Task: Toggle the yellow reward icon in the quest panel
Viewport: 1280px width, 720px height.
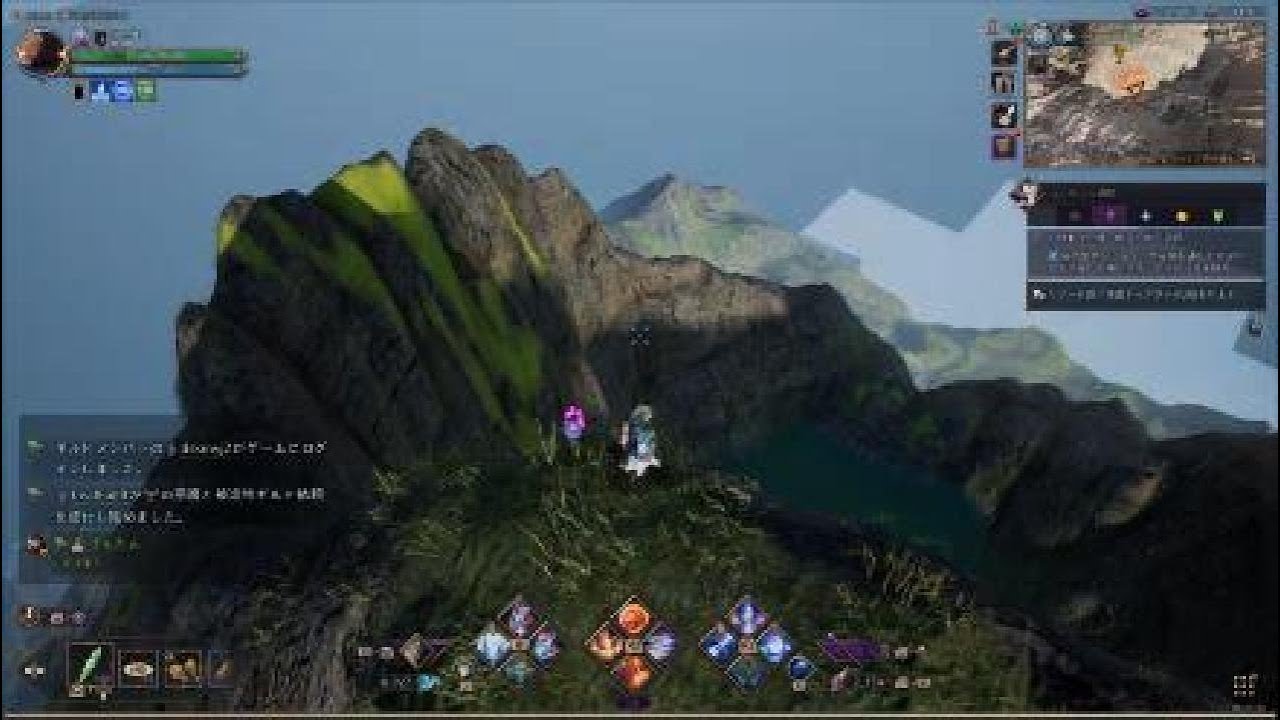Action: click(x=1182, y=215)
